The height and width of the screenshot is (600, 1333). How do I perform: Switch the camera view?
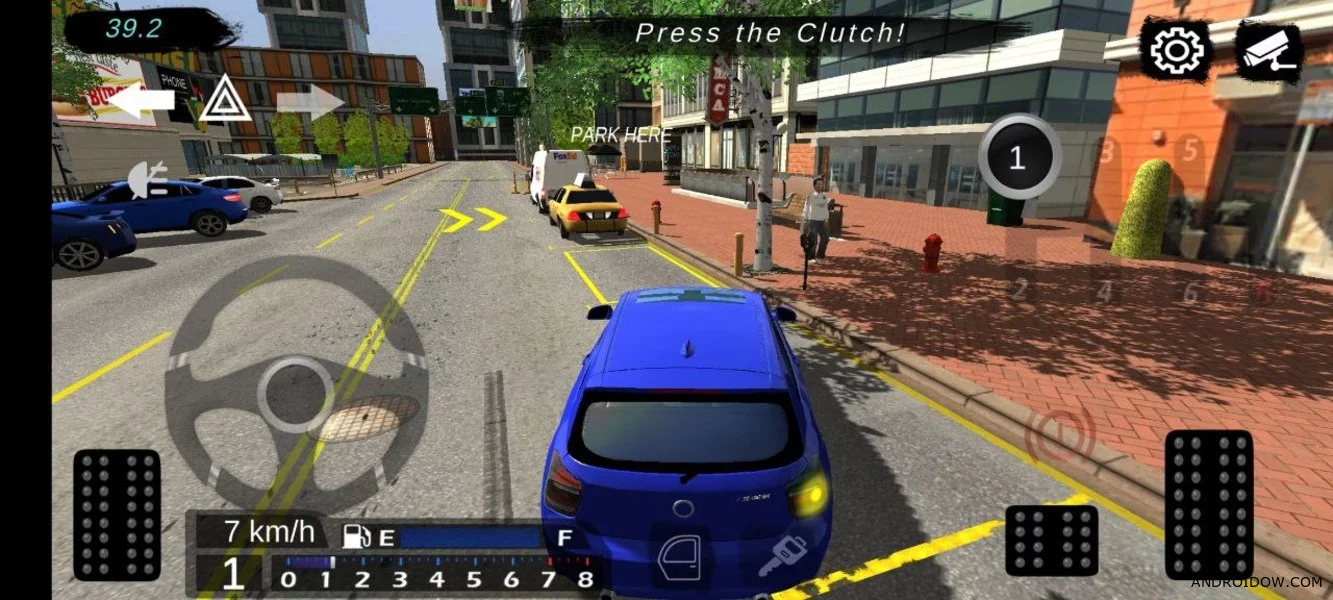(1269, 52)
